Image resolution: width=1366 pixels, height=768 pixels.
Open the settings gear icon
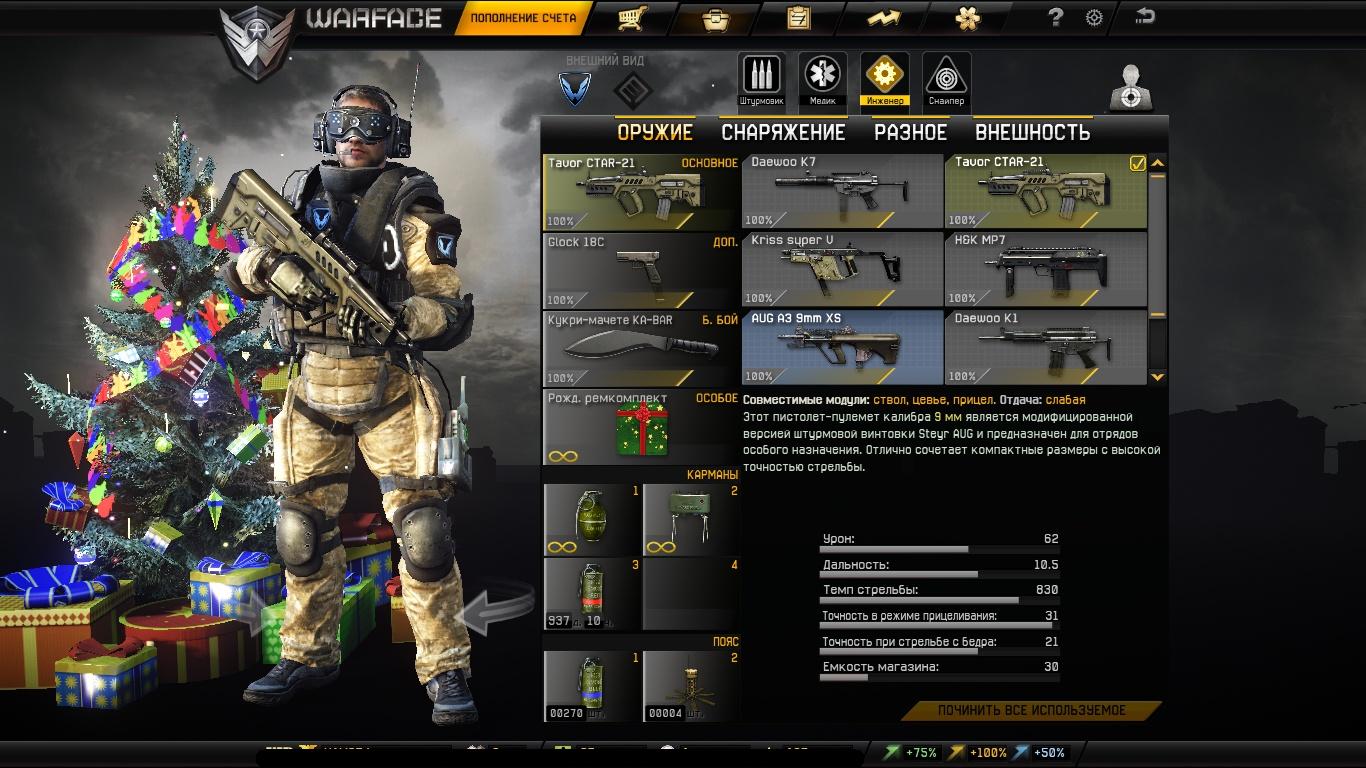[1094, 17]
